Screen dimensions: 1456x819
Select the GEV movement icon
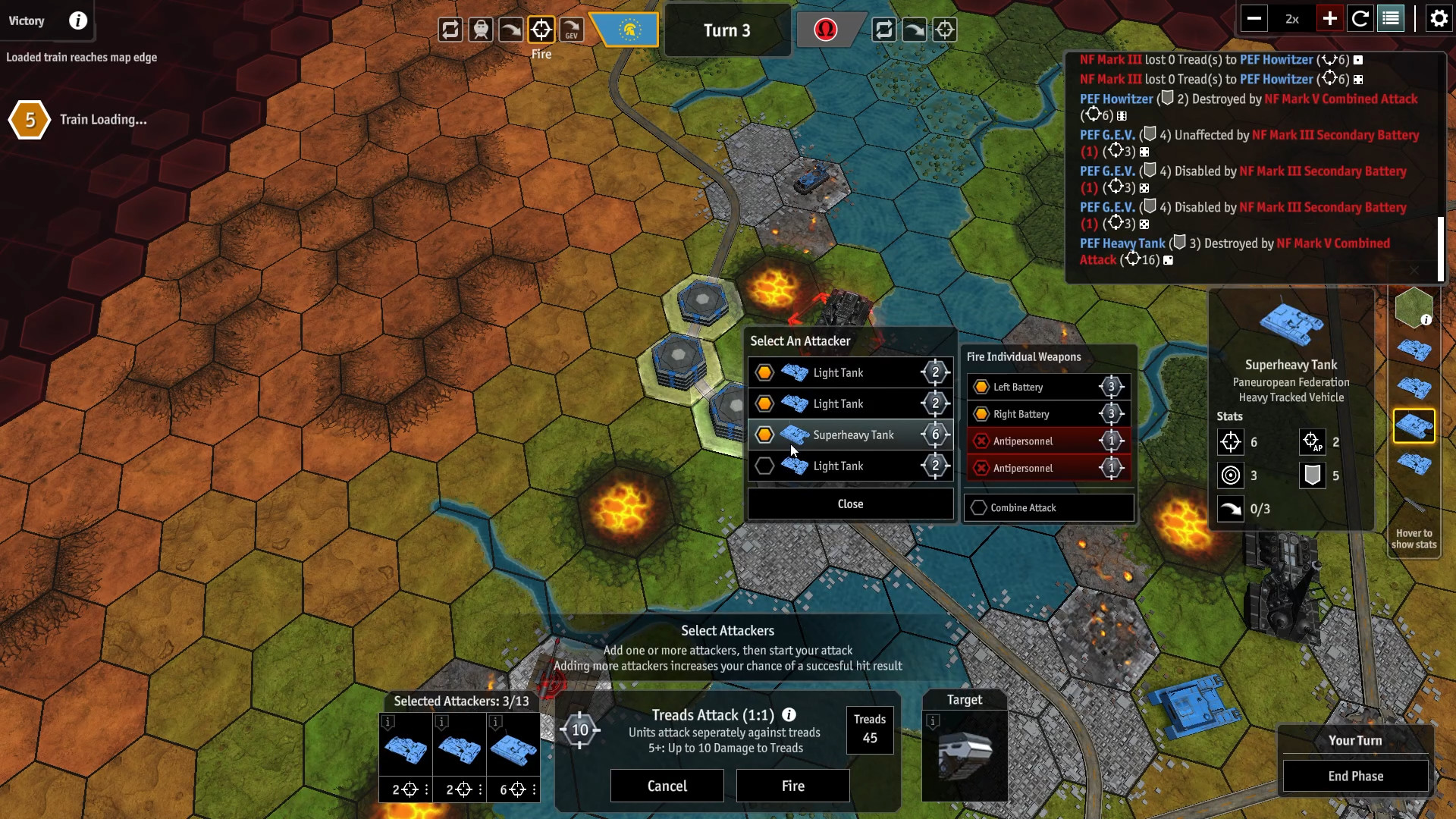click(572, 29)
